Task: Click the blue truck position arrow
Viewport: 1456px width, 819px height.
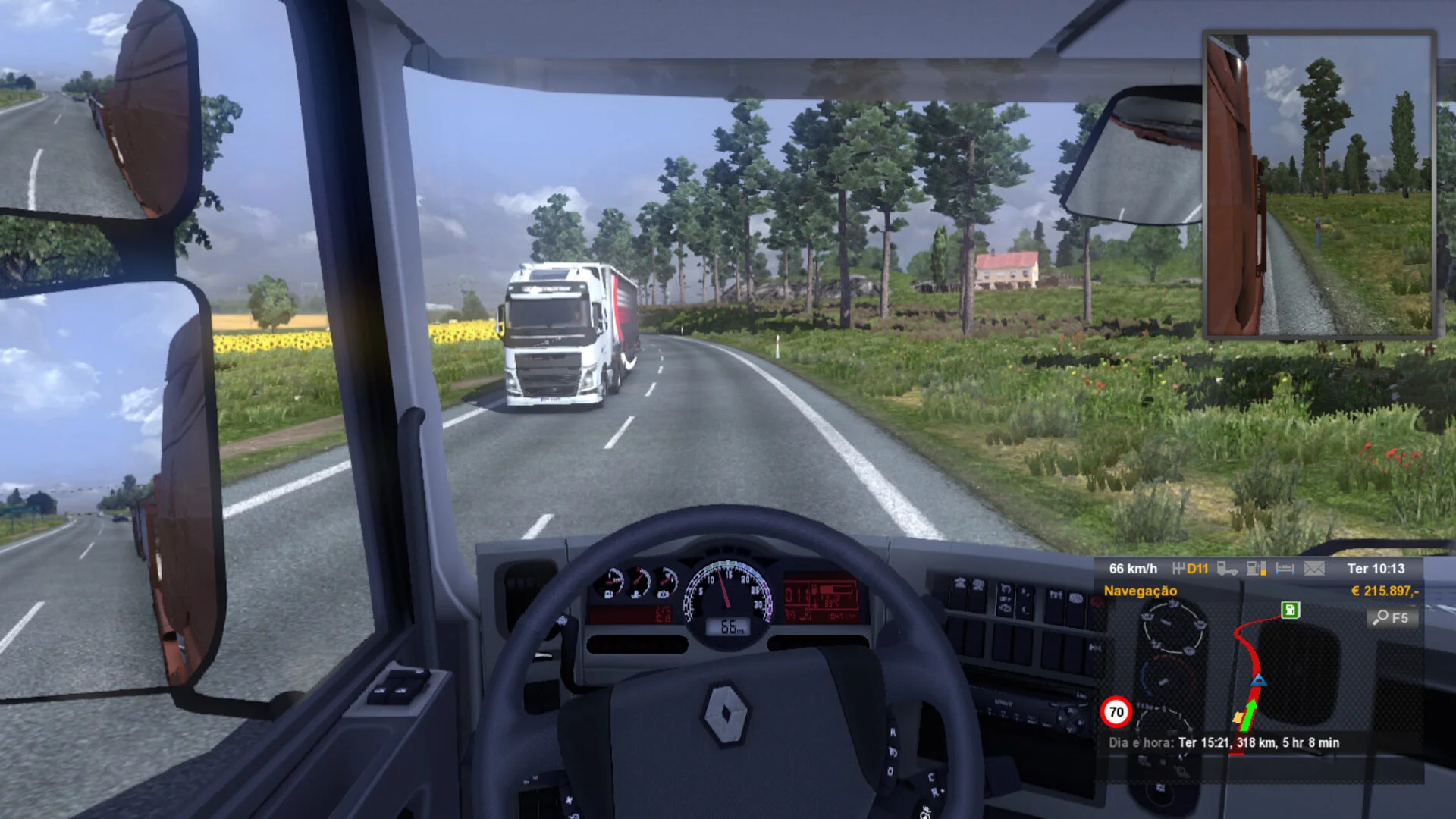Action: pos(1258,679)
